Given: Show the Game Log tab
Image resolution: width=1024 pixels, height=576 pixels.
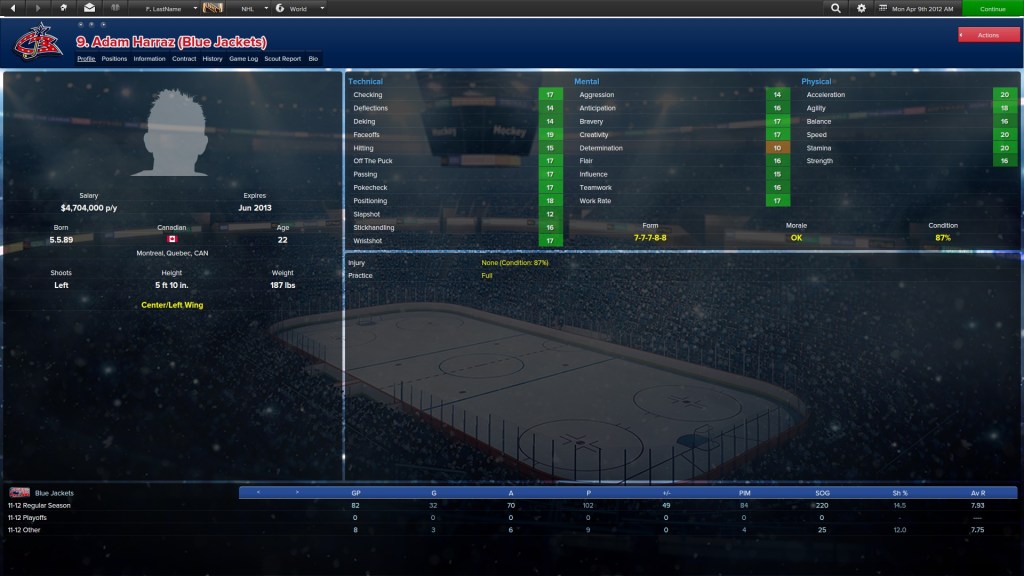Looking at the screenshot, I should coord(243,59).
